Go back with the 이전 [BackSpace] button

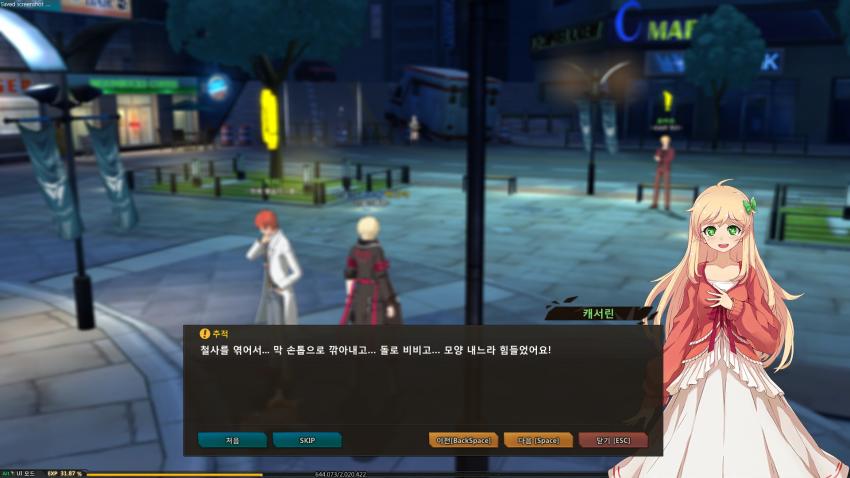(x=463, y=440)
